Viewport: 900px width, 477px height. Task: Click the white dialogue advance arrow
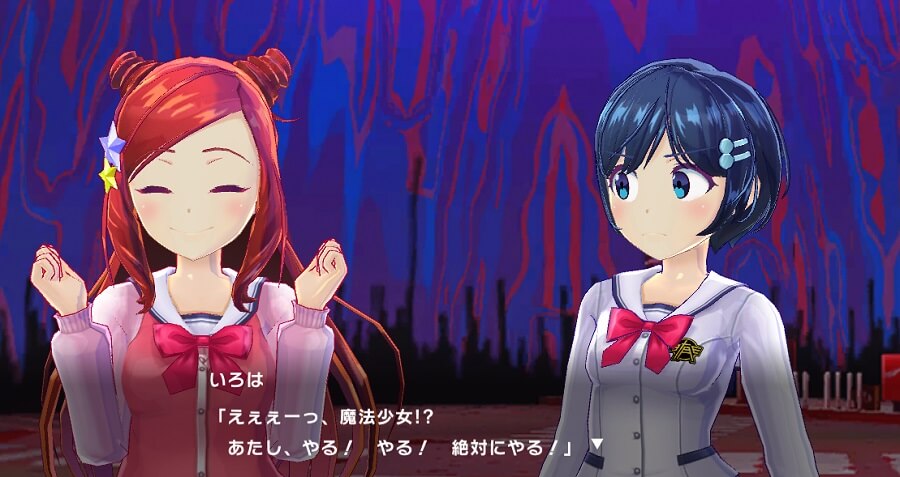(597, 443)
